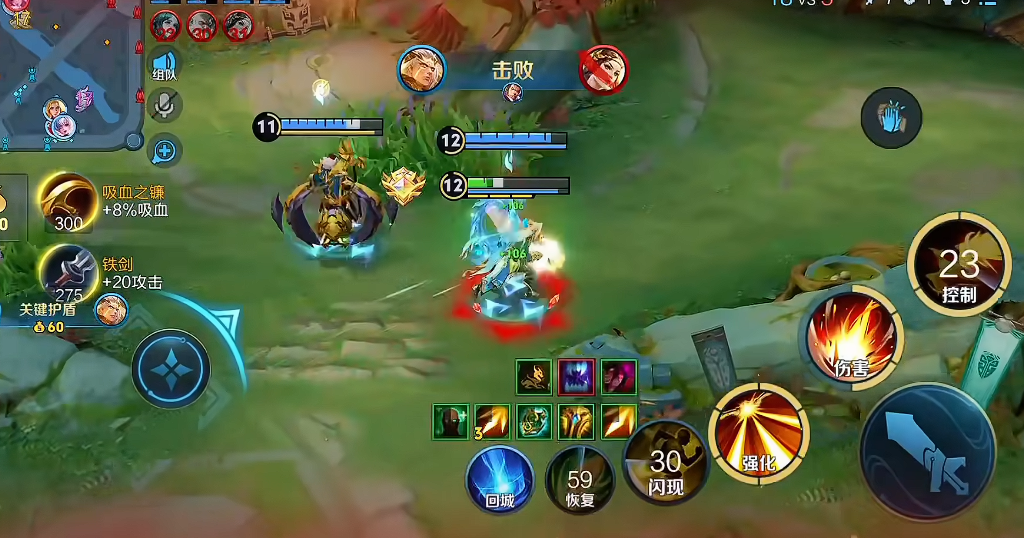Toggle the microphone button
Screen dimensions: 1024x538
pos(164,106)
